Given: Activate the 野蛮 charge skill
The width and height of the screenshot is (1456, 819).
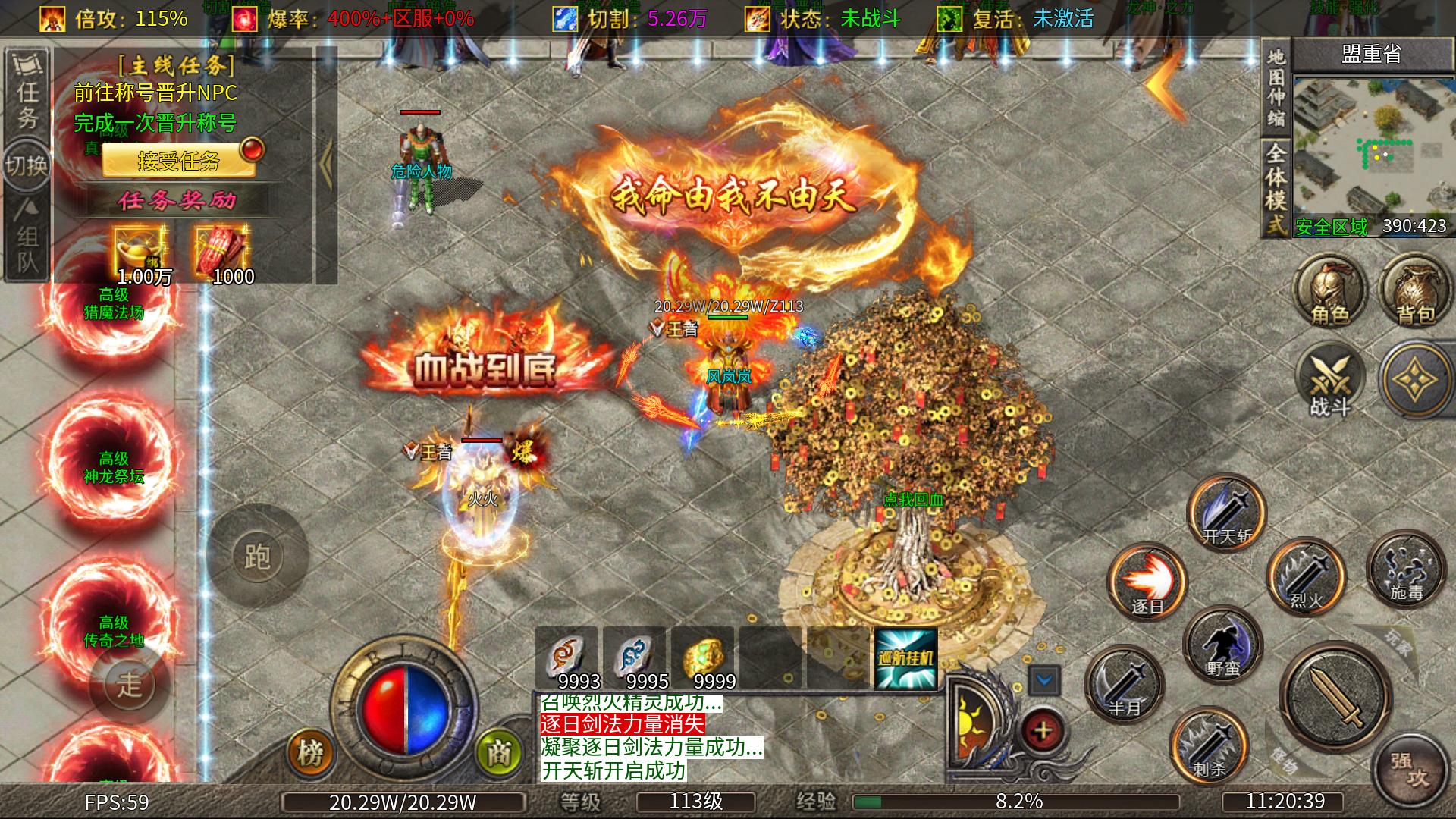Looking at the screenshot, I should tap(1222, 645).
